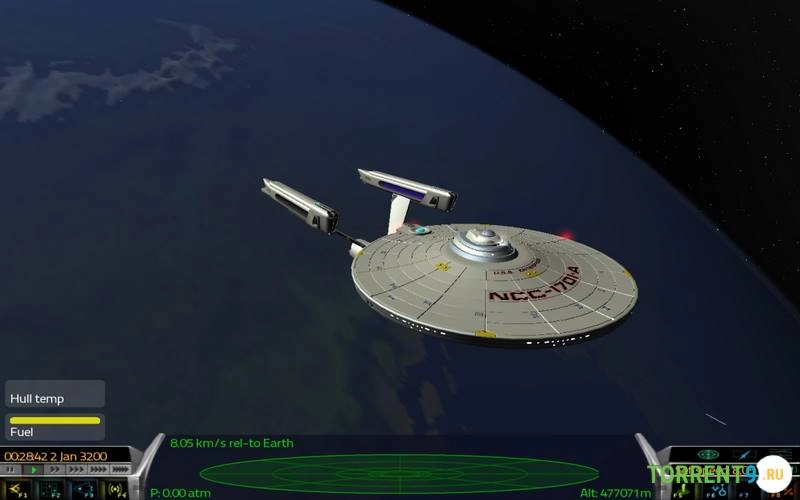
Task: Select double-arrow time acceleration
Action: (56, 469)
